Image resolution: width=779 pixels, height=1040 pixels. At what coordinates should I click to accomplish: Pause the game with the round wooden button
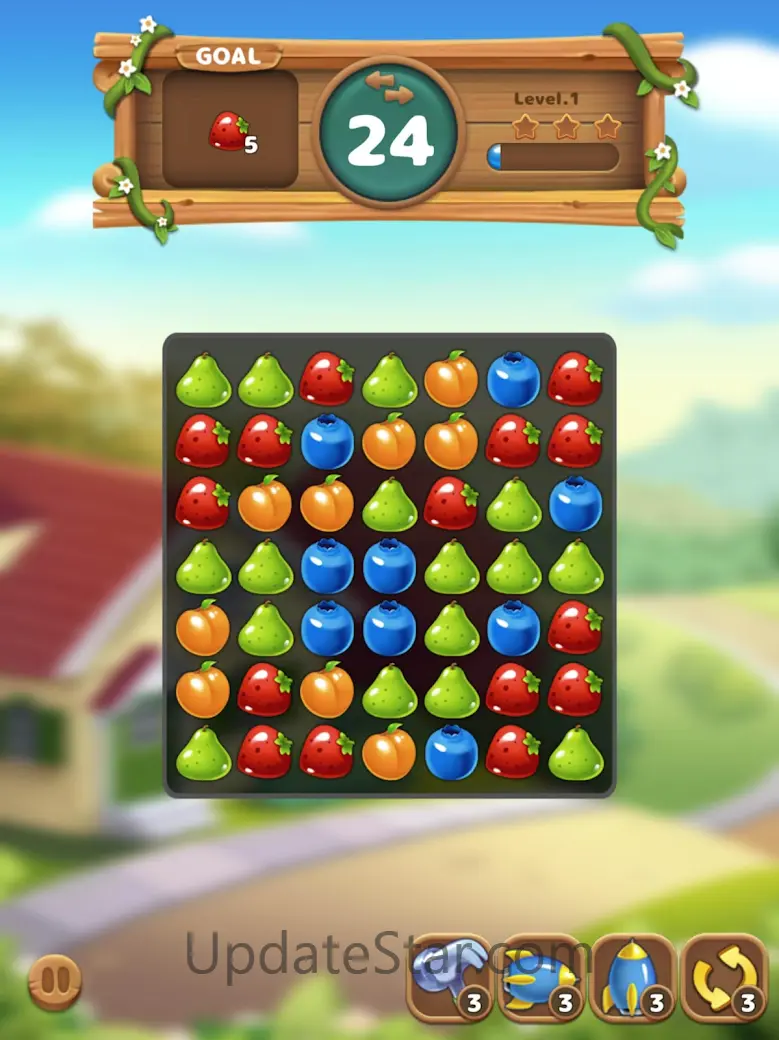pyautogui.click(x=54, y=981)
